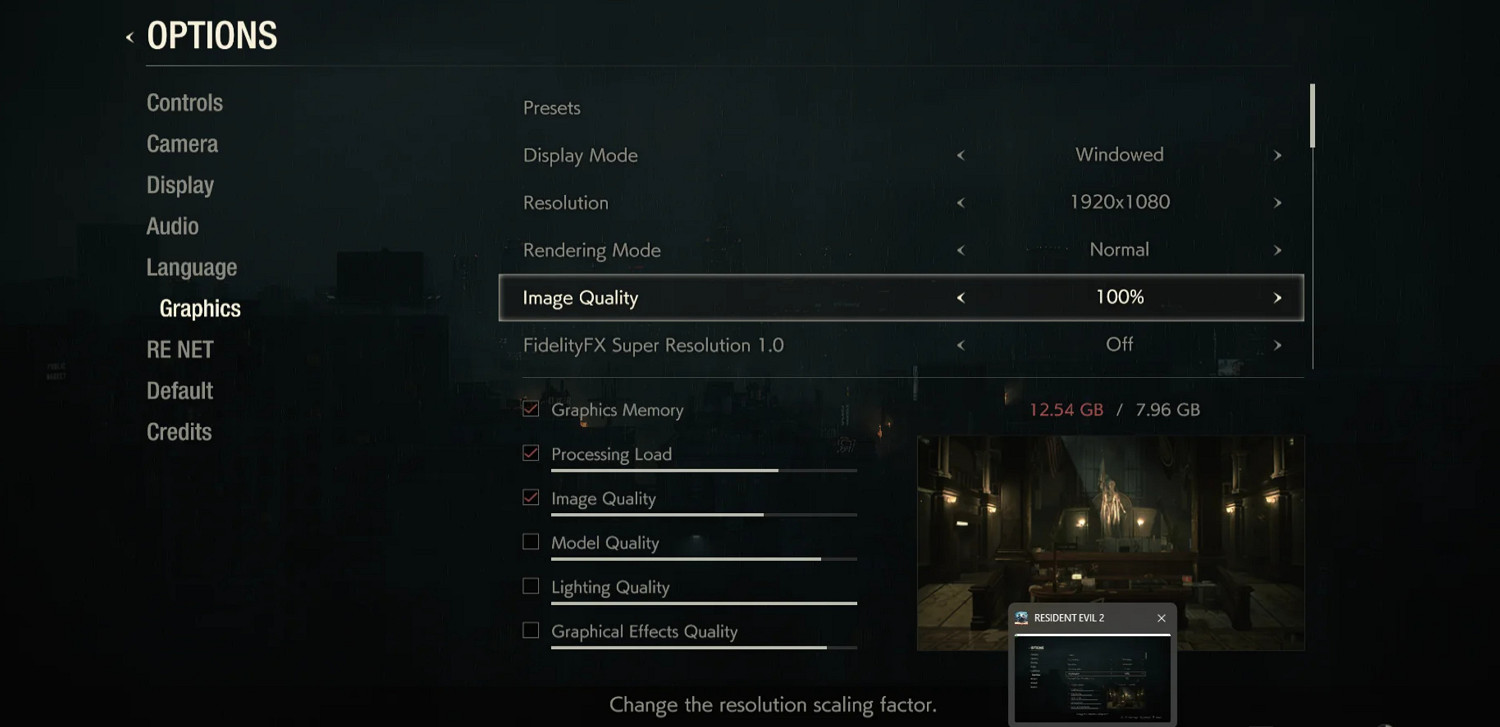The image size is (1500, 727).
Task: Open the Credits screen
Action: point(179,431)
